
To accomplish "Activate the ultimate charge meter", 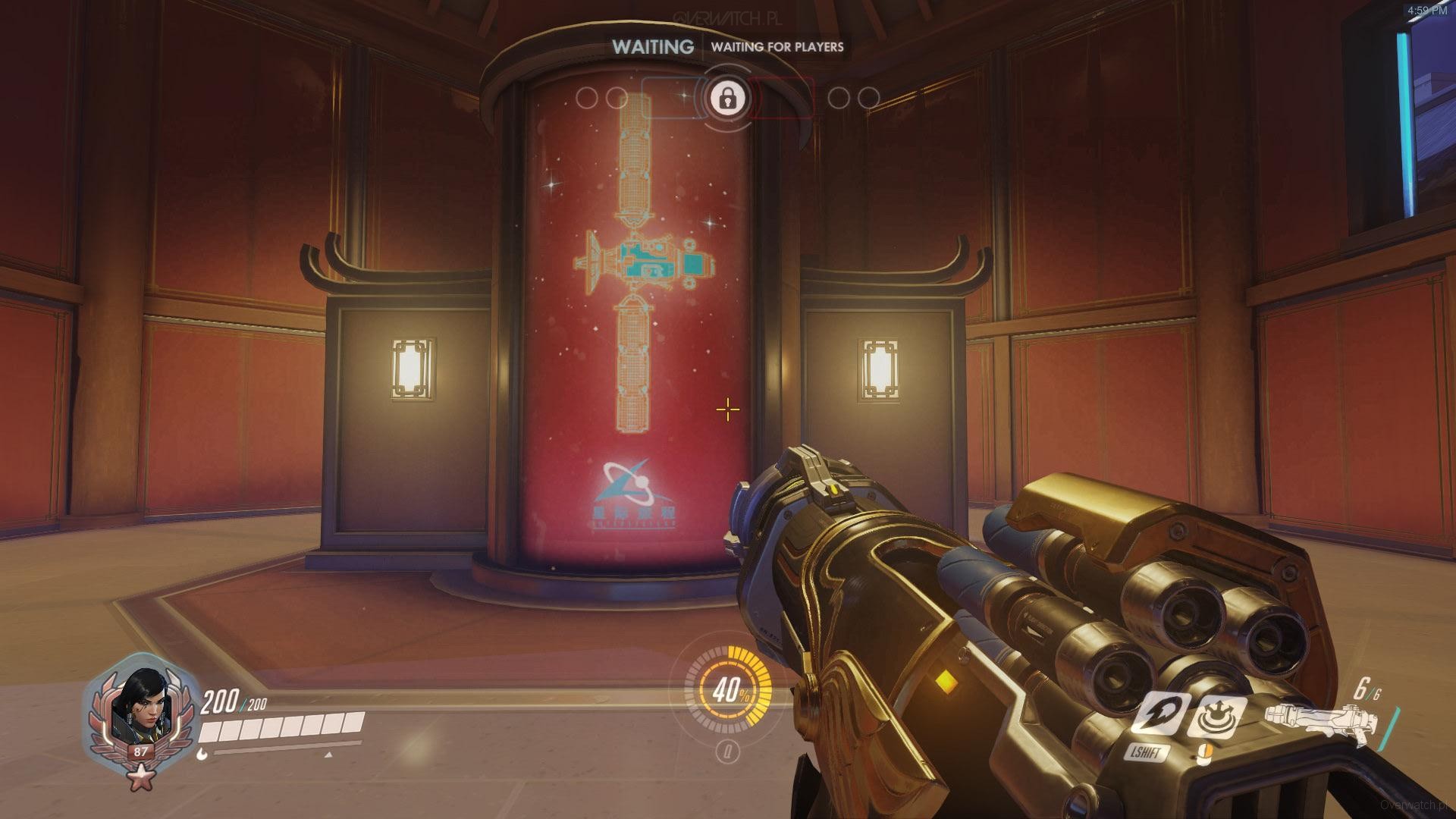I will (728, 691).
